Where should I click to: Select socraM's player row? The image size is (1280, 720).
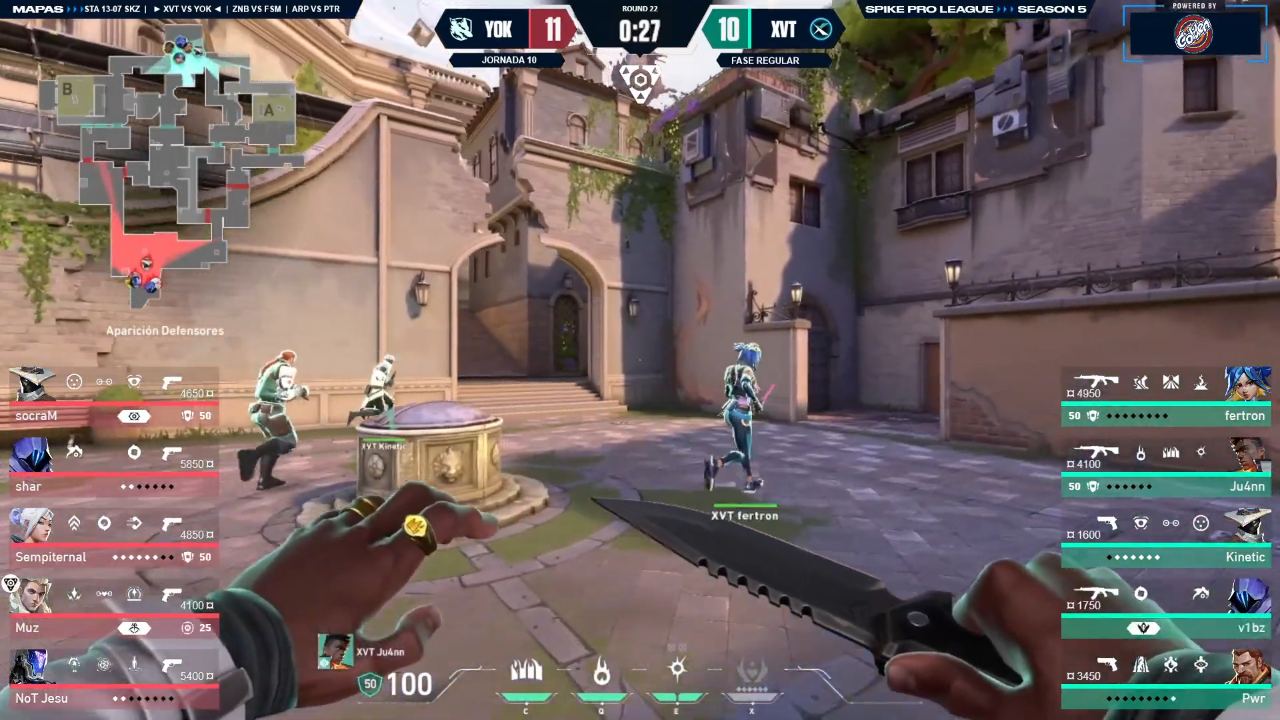coord(112,399)
